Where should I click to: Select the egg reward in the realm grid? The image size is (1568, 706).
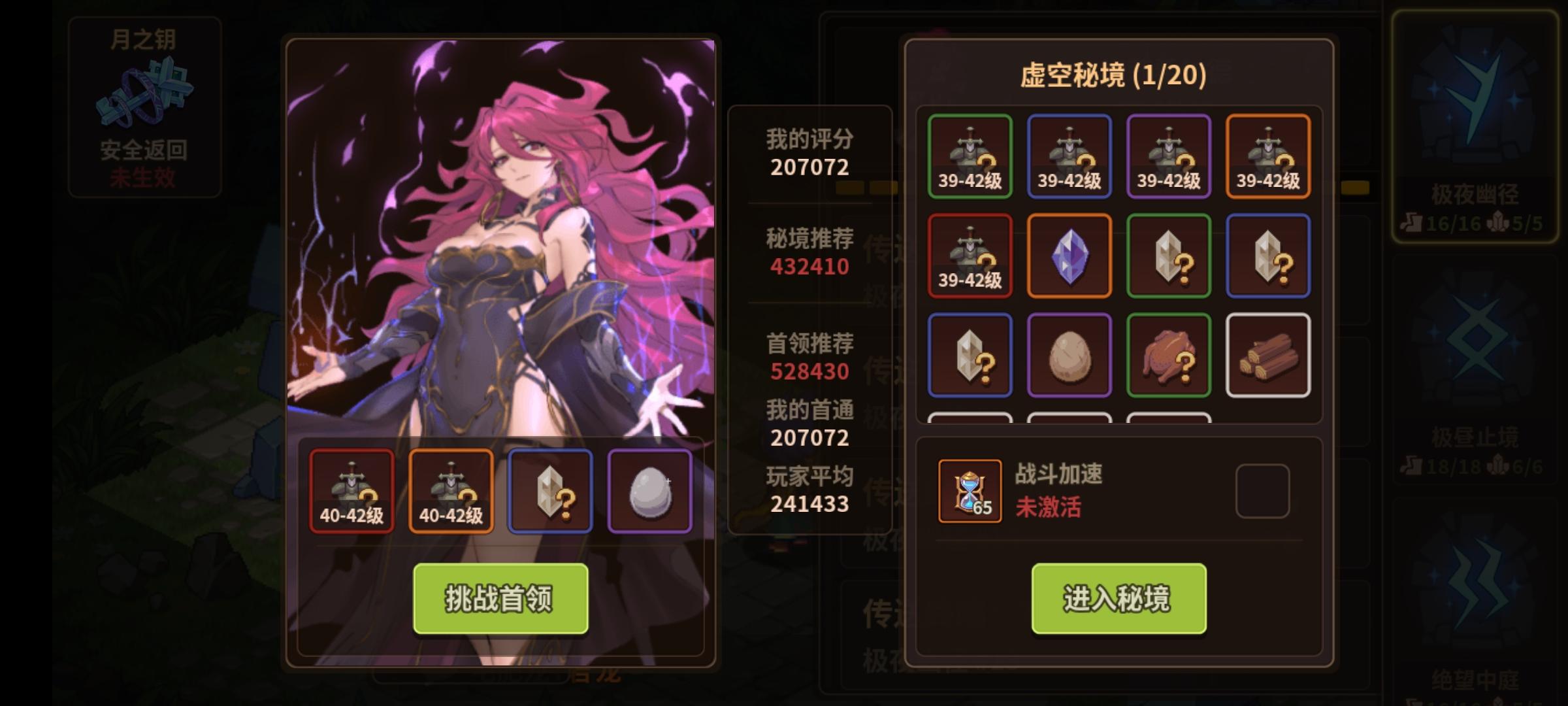click(1070, 356)
